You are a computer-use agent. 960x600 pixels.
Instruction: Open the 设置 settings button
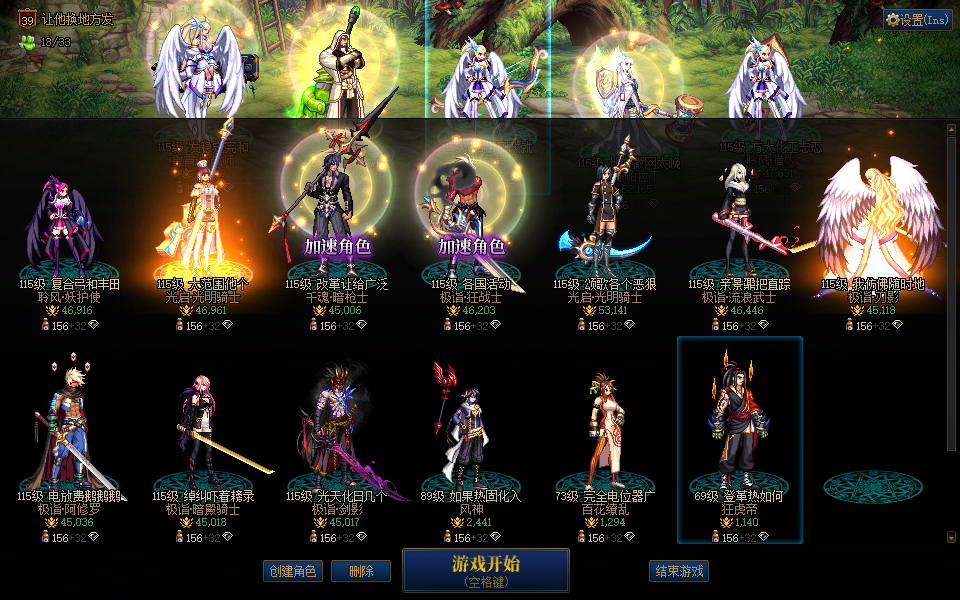pyautogui.click(x=917, y=19)
